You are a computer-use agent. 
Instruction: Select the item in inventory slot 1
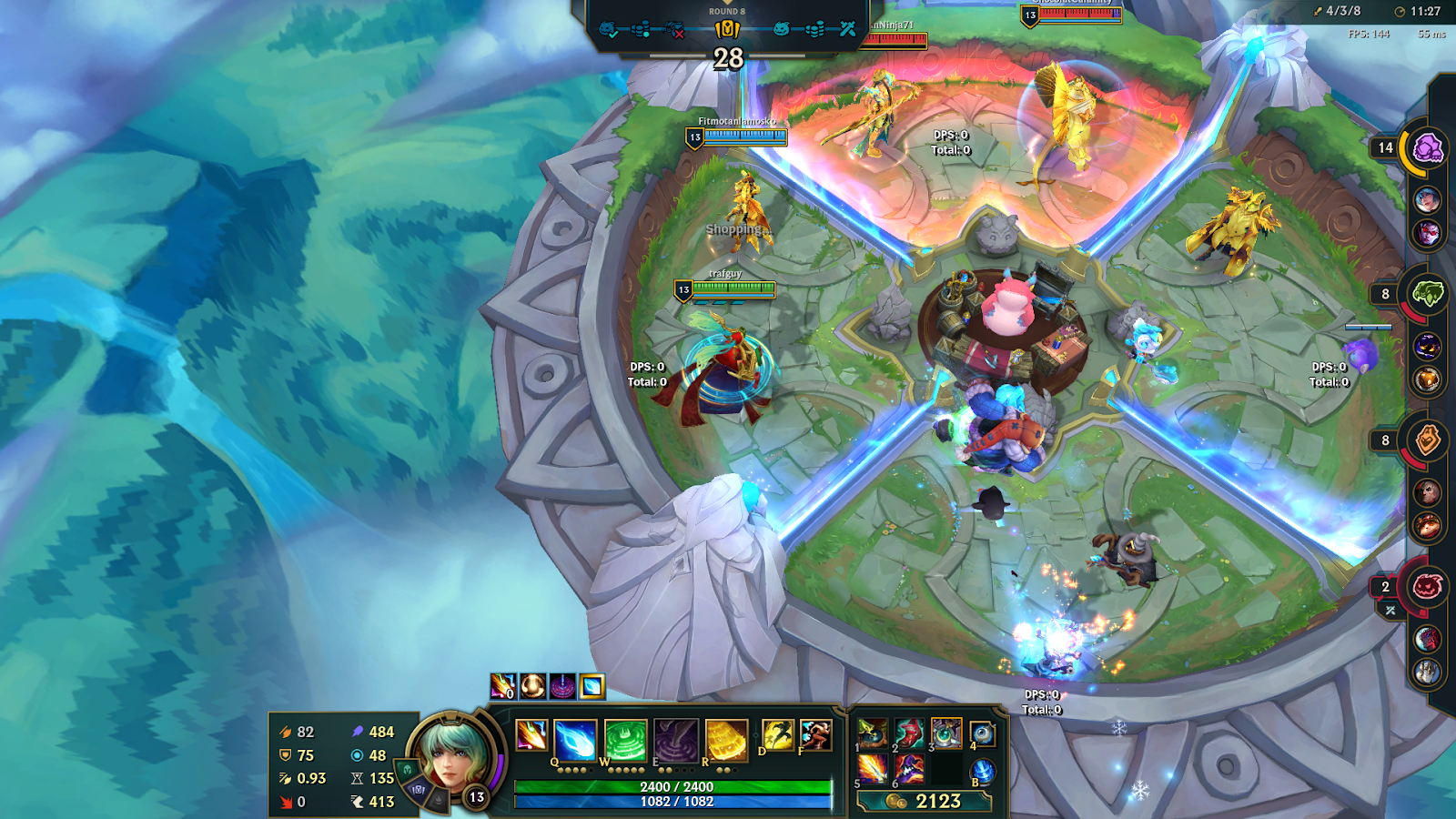(873, 733)
